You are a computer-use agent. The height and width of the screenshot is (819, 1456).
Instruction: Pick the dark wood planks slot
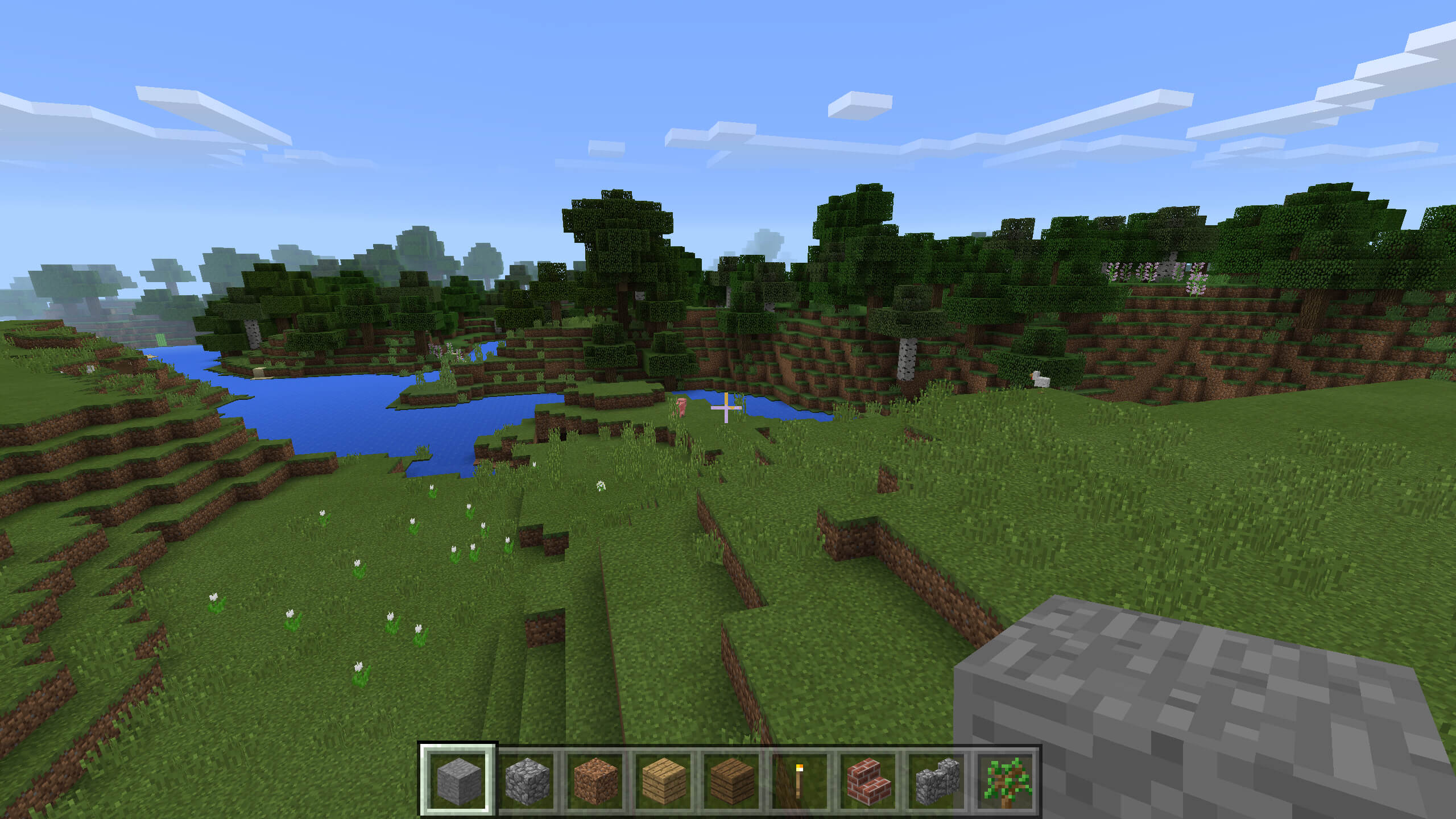tap(731, 780)
